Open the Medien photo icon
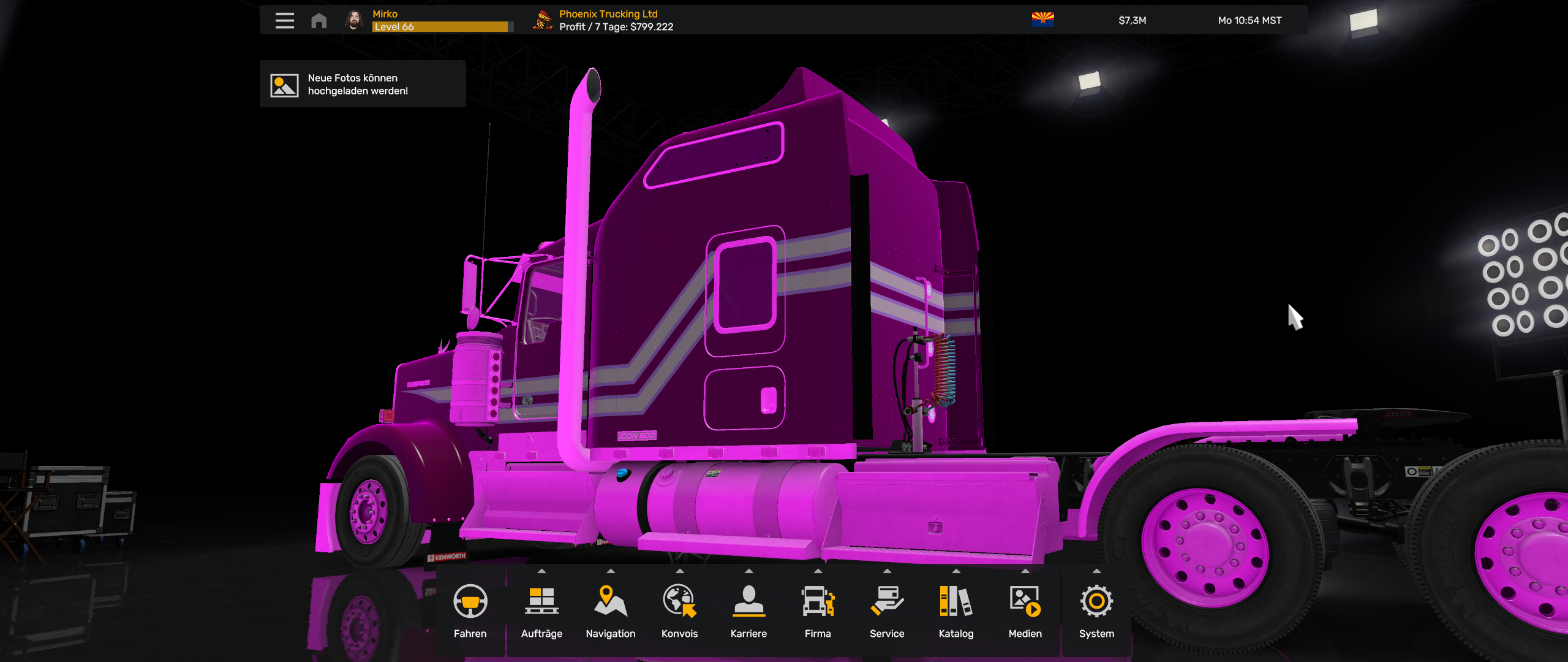 (x=1025, y=604)
